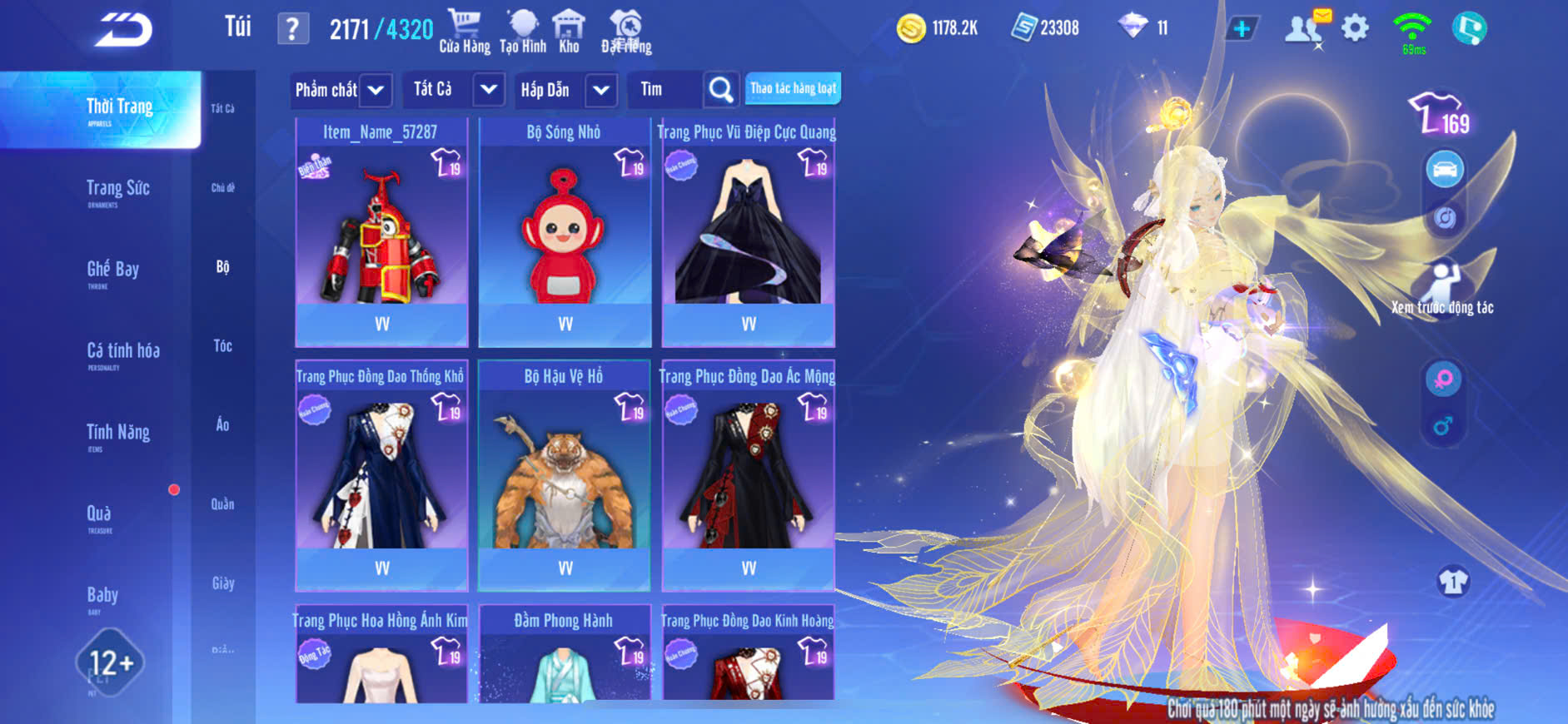
Task: Select the Bộ Sóng Nhỏ outfit
Action: point(565,233)
